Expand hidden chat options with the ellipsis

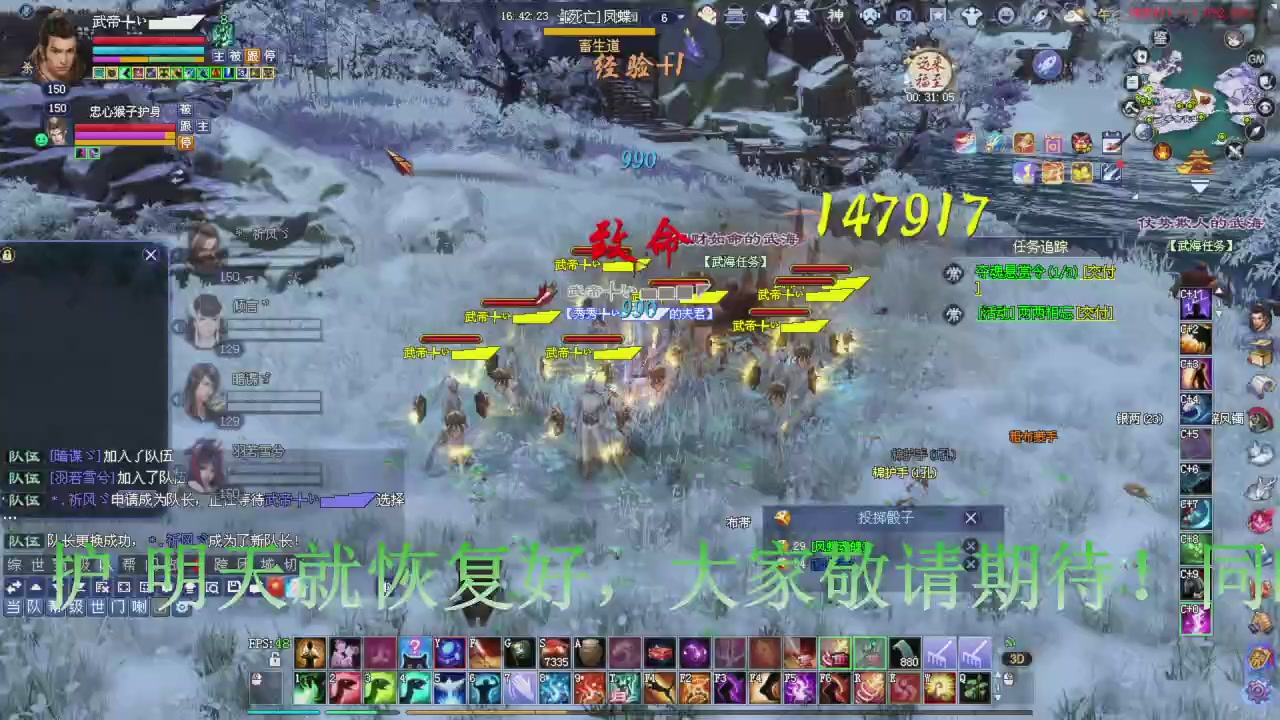tap(12, 516)
